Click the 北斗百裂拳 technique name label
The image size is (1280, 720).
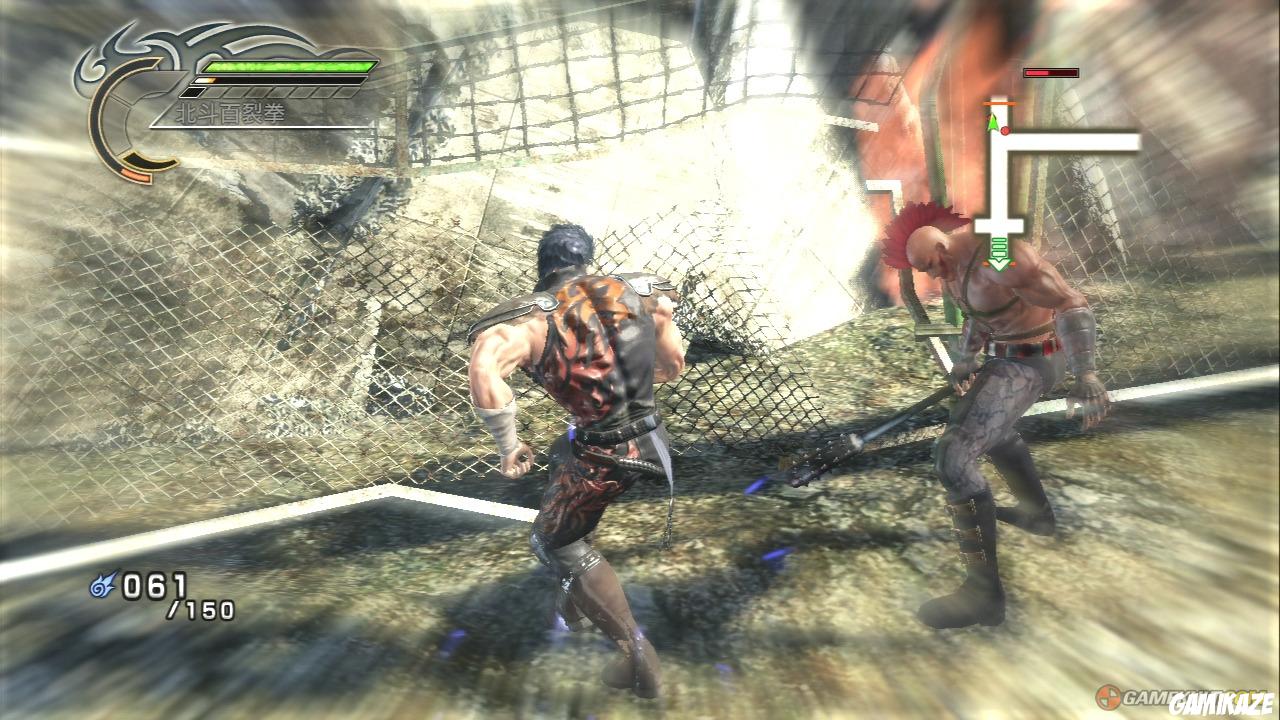click(x=230, y=110)
